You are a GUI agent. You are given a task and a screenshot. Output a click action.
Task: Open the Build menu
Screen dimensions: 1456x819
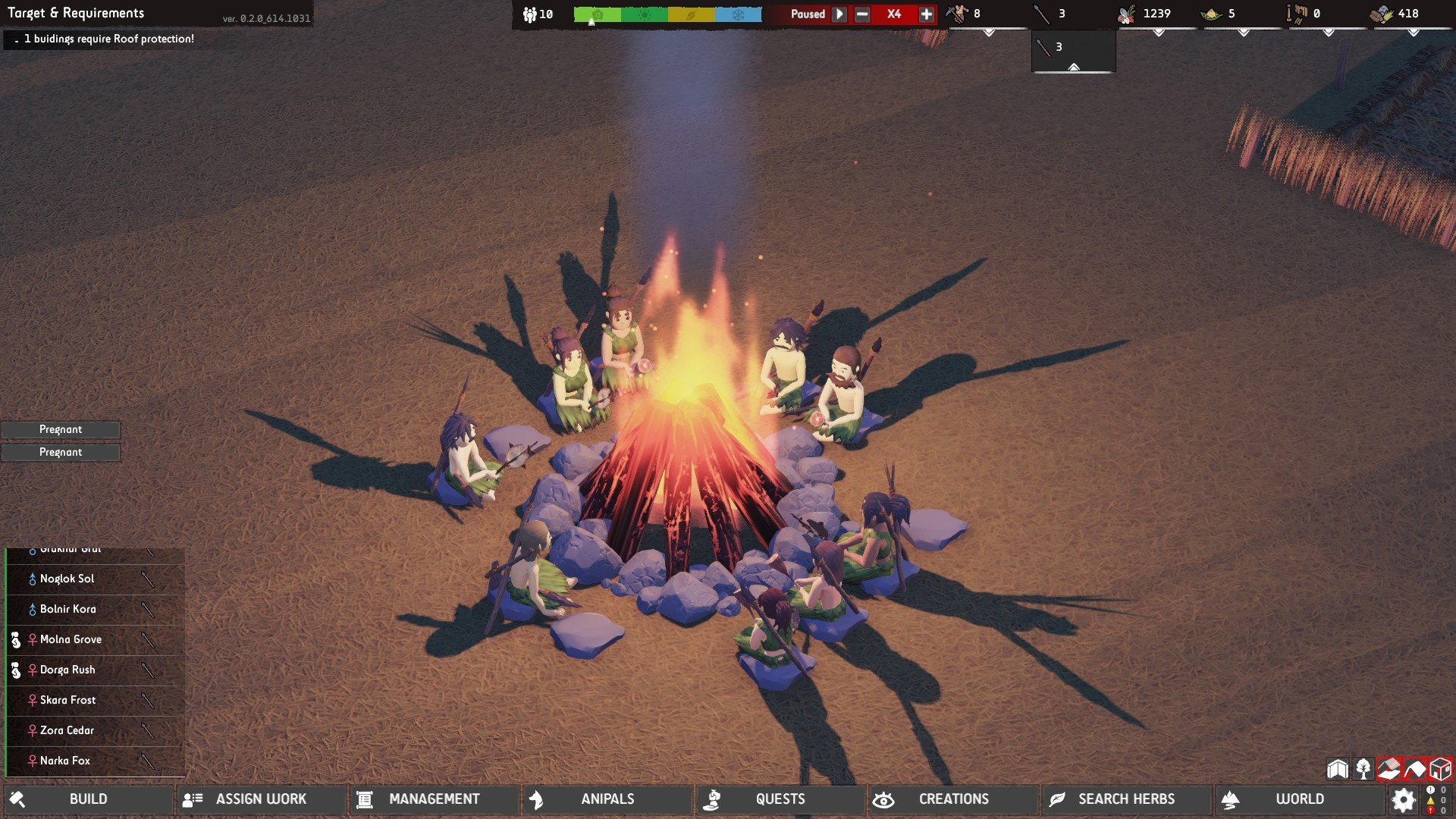[88, 799]
